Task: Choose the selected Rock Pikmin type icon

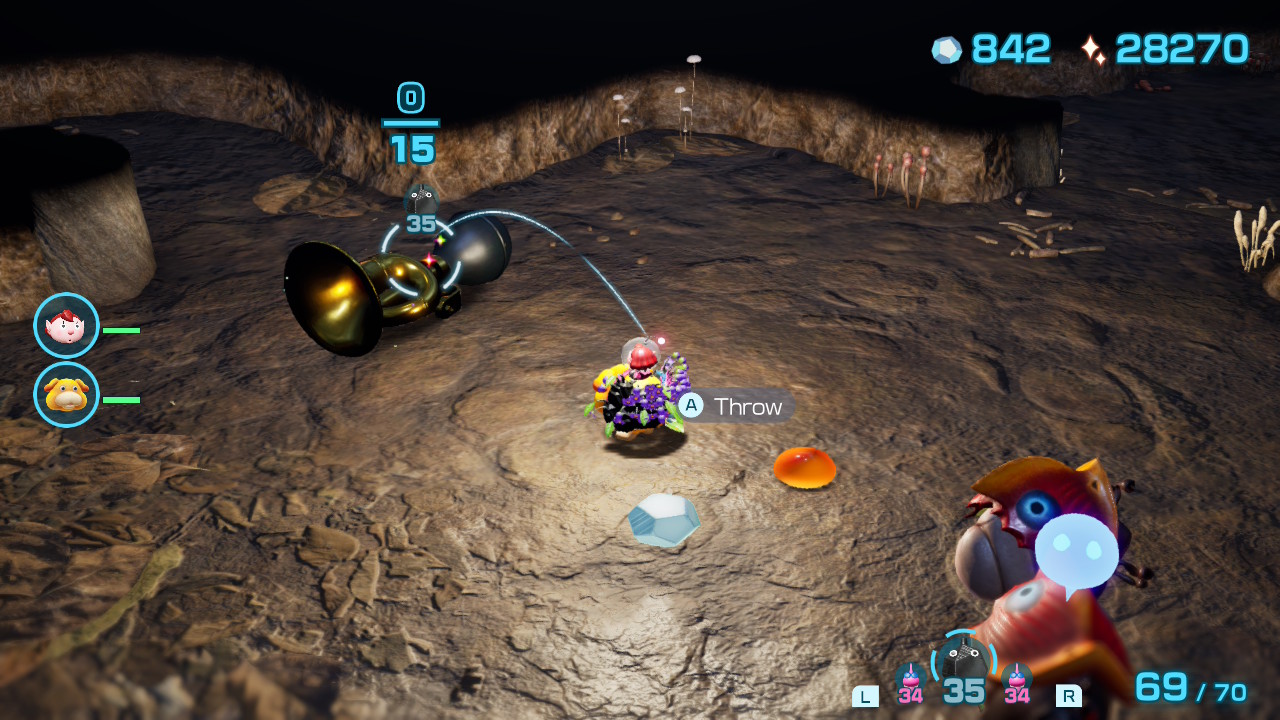Action: pyautogui.click(x=964, y=660)
